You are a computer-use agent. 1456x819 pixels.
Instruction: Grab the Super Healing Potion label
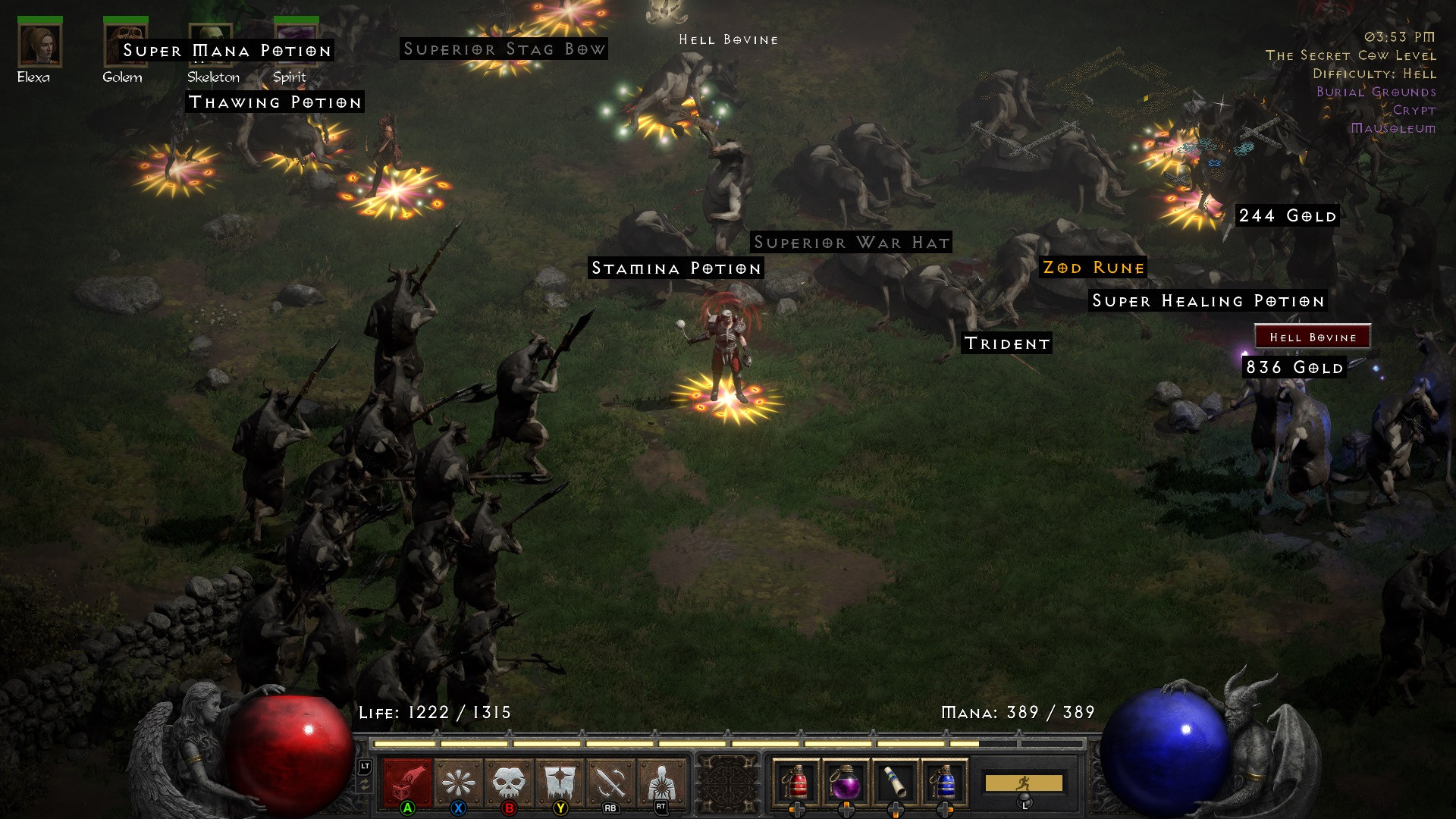point(1208,301)
